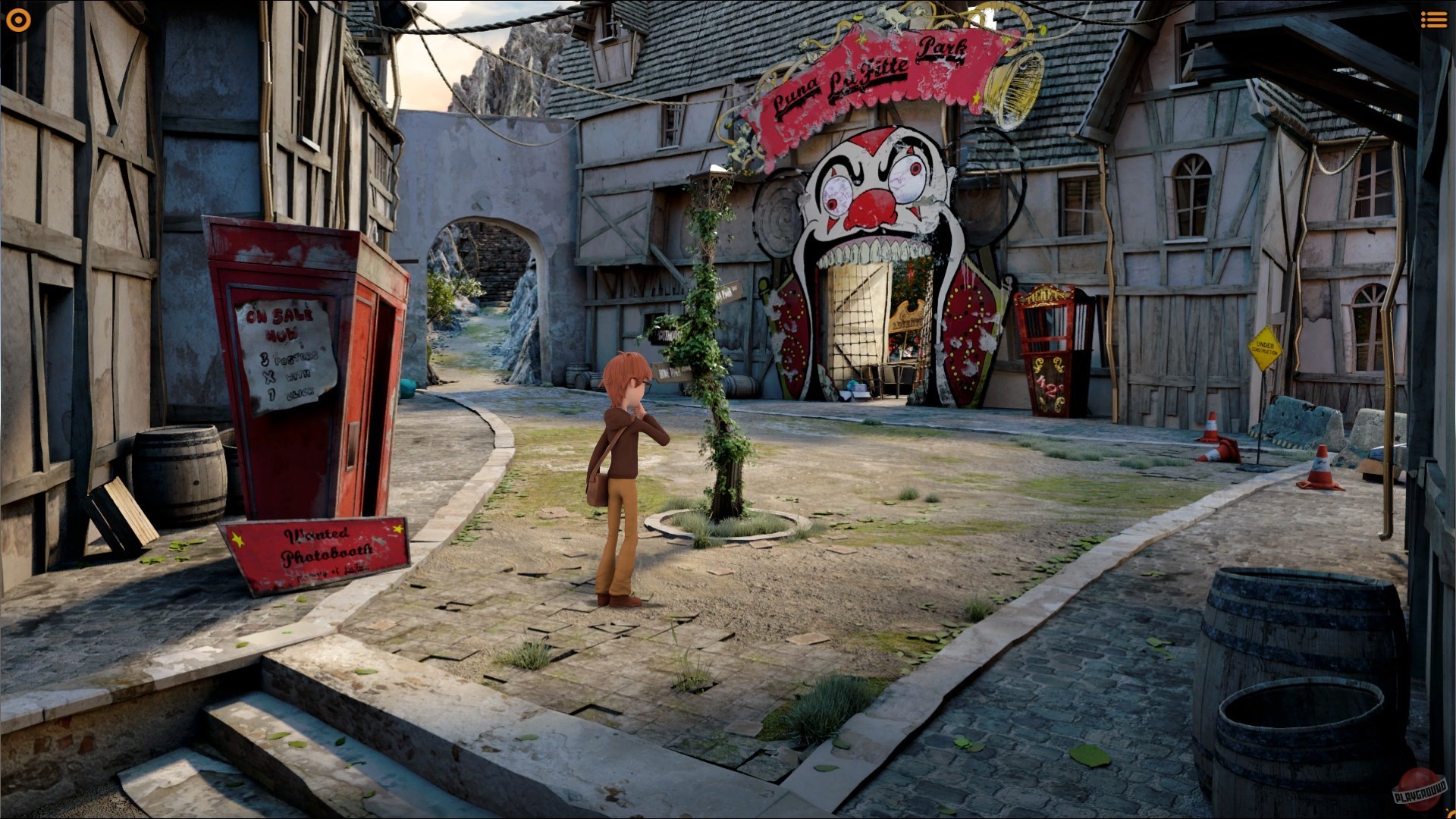Select Willy, the player character

622,455
